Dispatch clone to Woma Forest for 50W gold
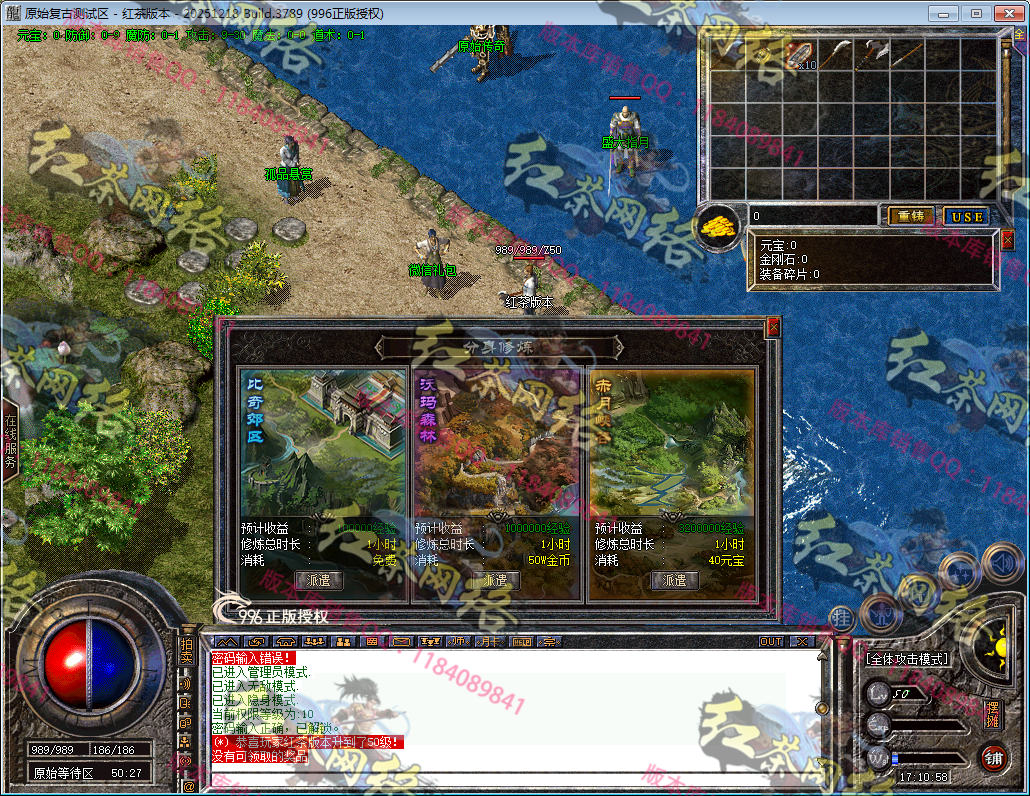The width and height of the screenshot is (1030, 796). tap(495, 580)
